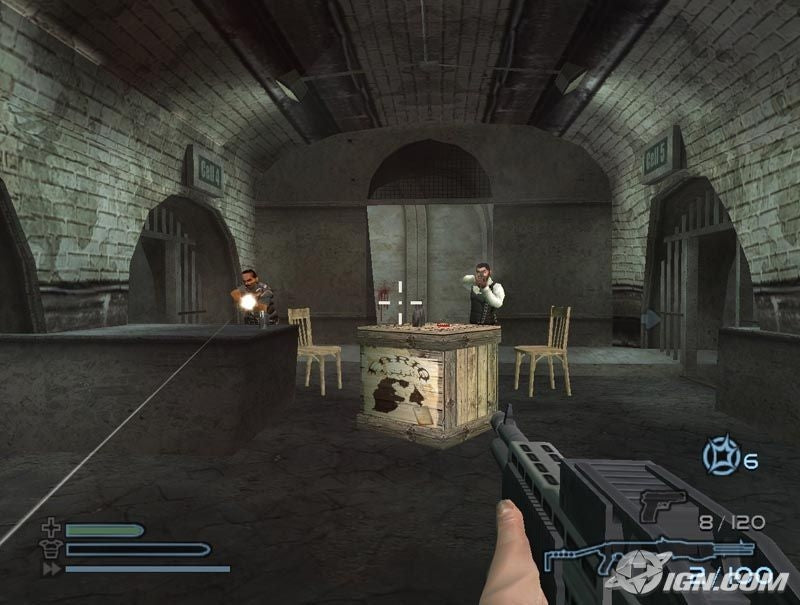Click the double-arrow sprint icon
800x605 pixels.
[x=50, y=568]
